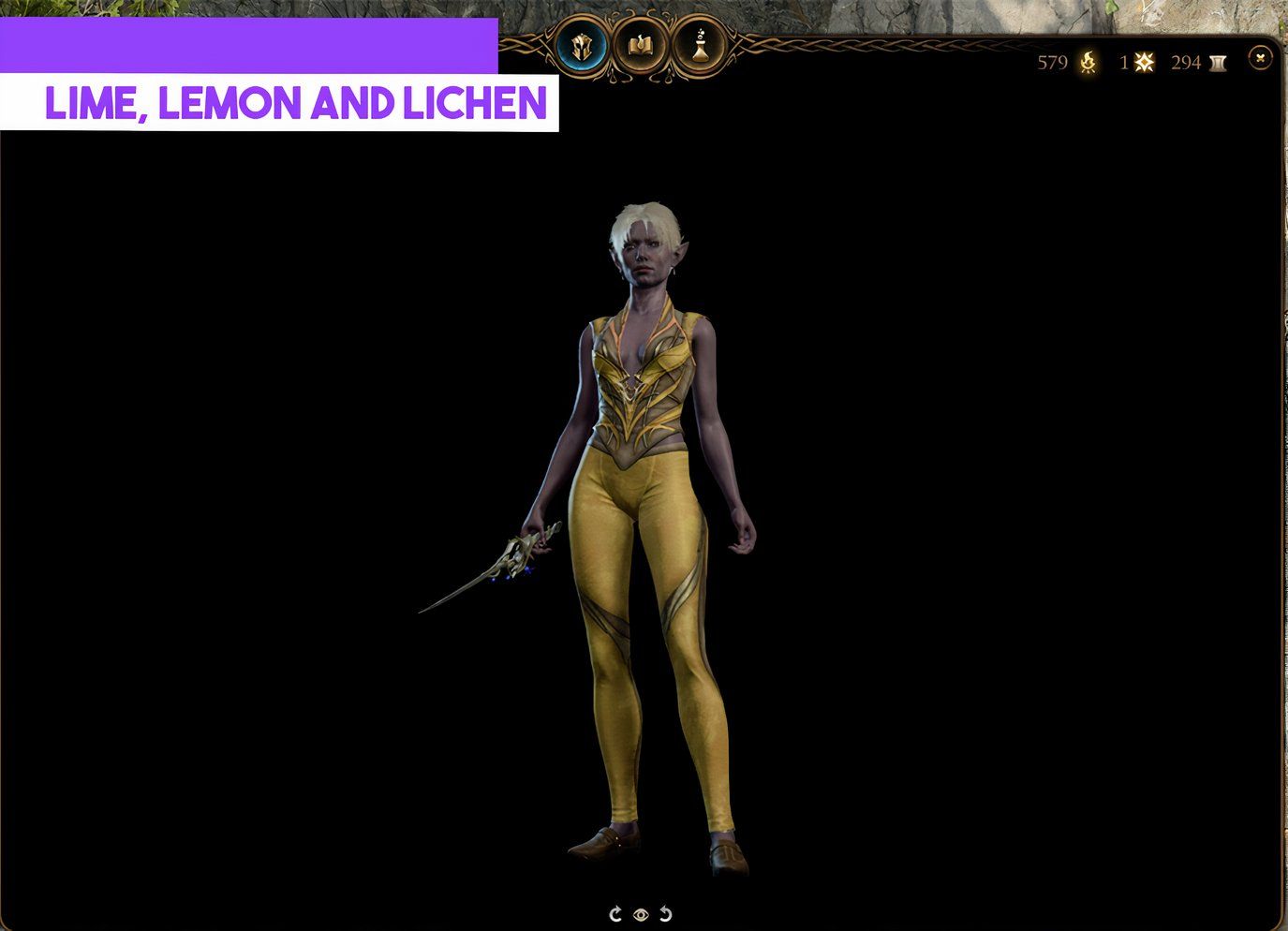Rotate the character model counter-clockwise
The height and width of the screenshot is (931, 1288).
click(665, 914)
